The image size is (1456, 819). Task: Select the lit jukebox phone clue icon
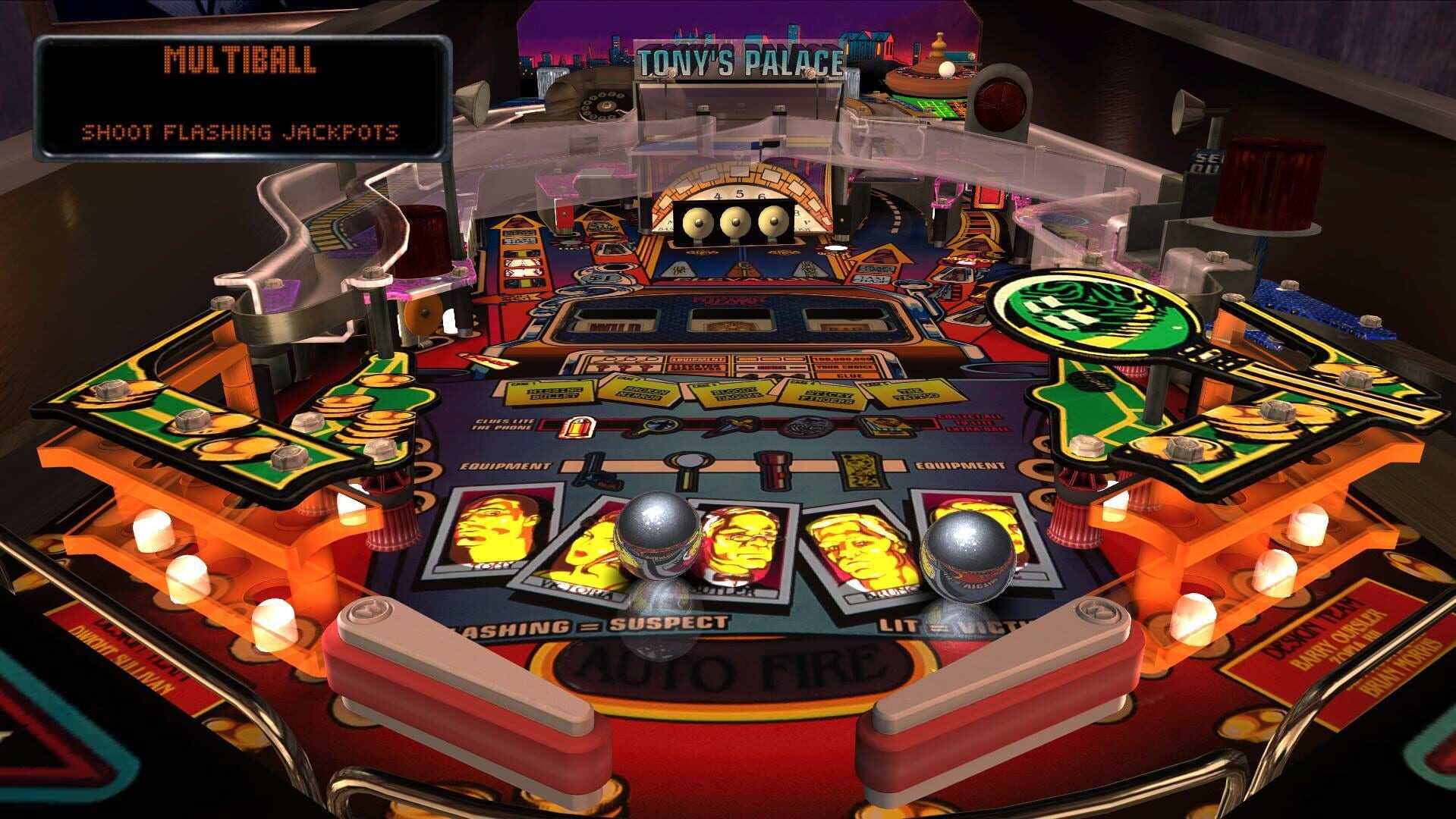[x=578, y=426]
